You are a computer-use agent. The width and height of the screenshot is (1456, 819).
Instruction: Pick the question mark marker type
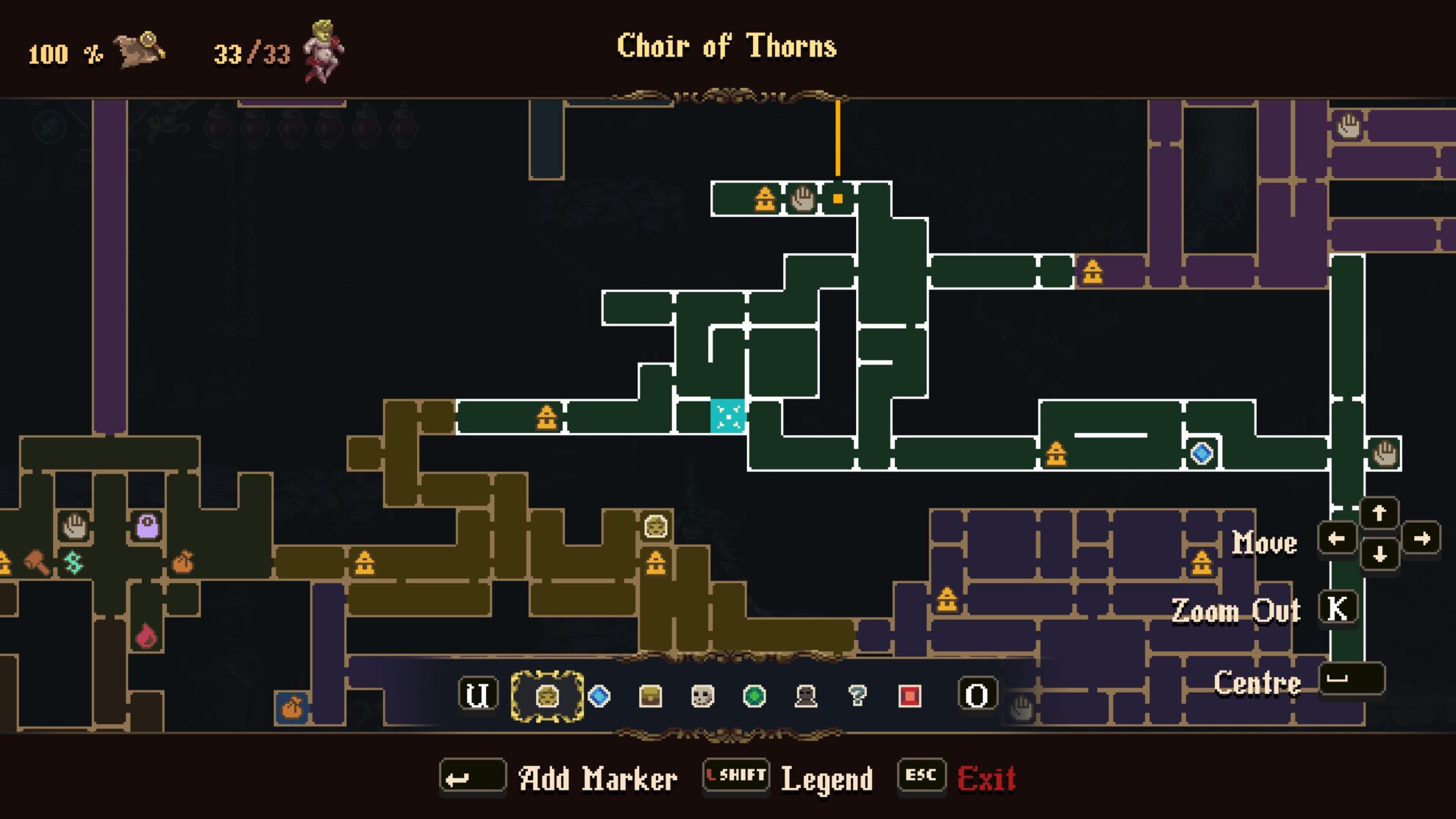[x=857, y=695]
